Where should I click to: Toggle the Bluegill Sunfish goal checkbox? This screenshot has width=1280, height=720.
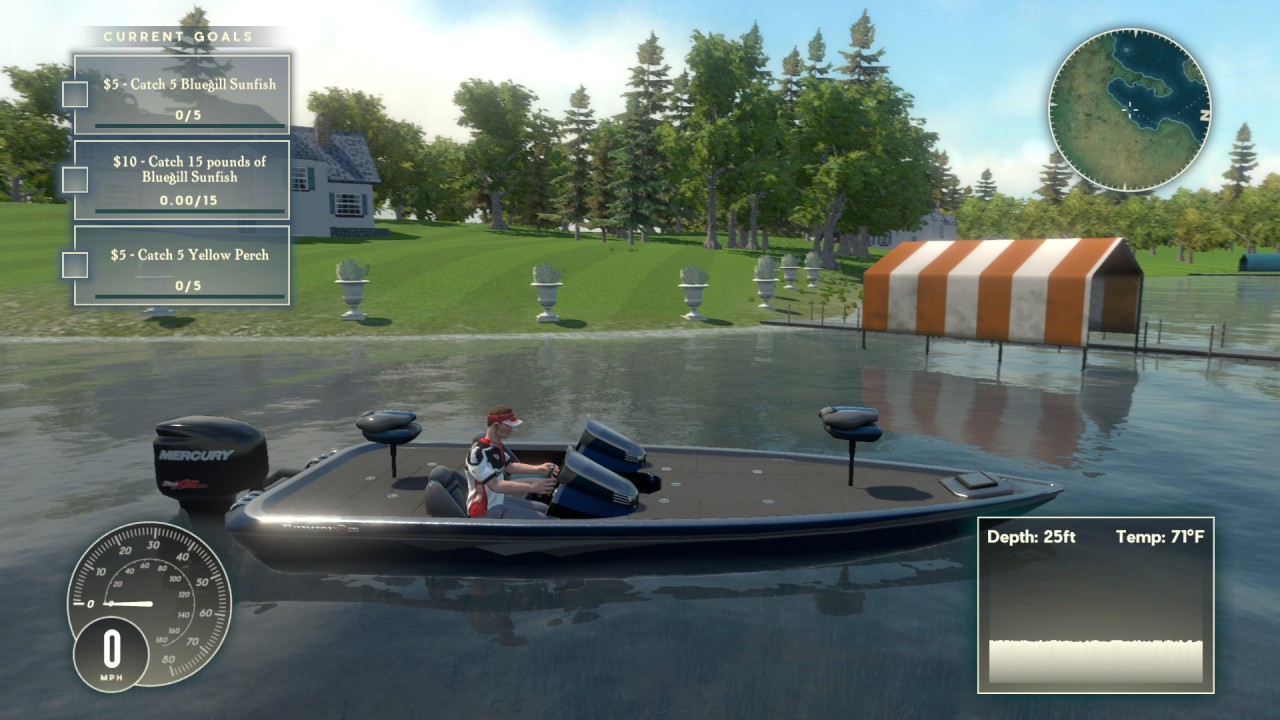75,94
